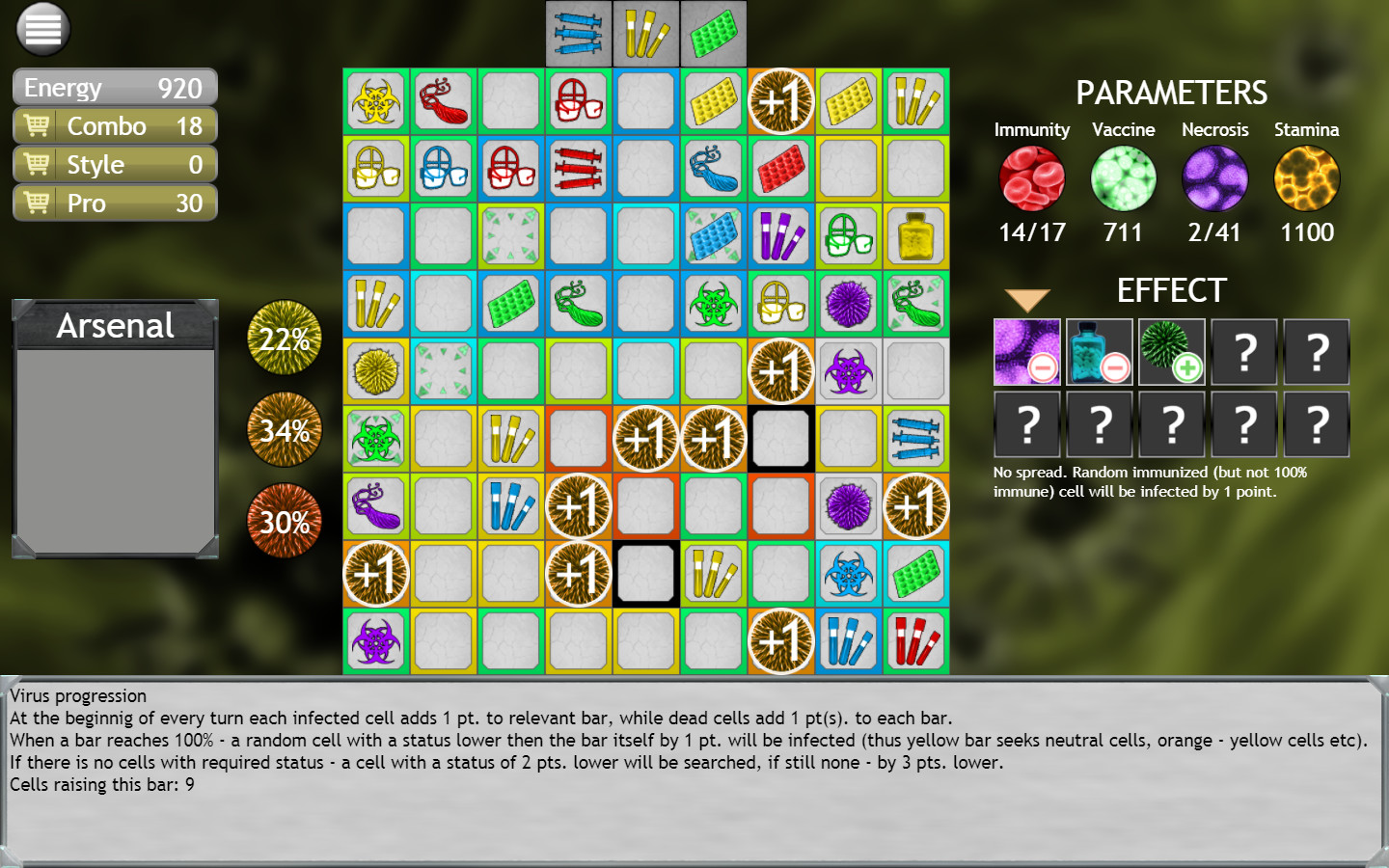
Task: Open the Combo shop via its cart icon
Action: pyautogui.click(x=36, y=125)
